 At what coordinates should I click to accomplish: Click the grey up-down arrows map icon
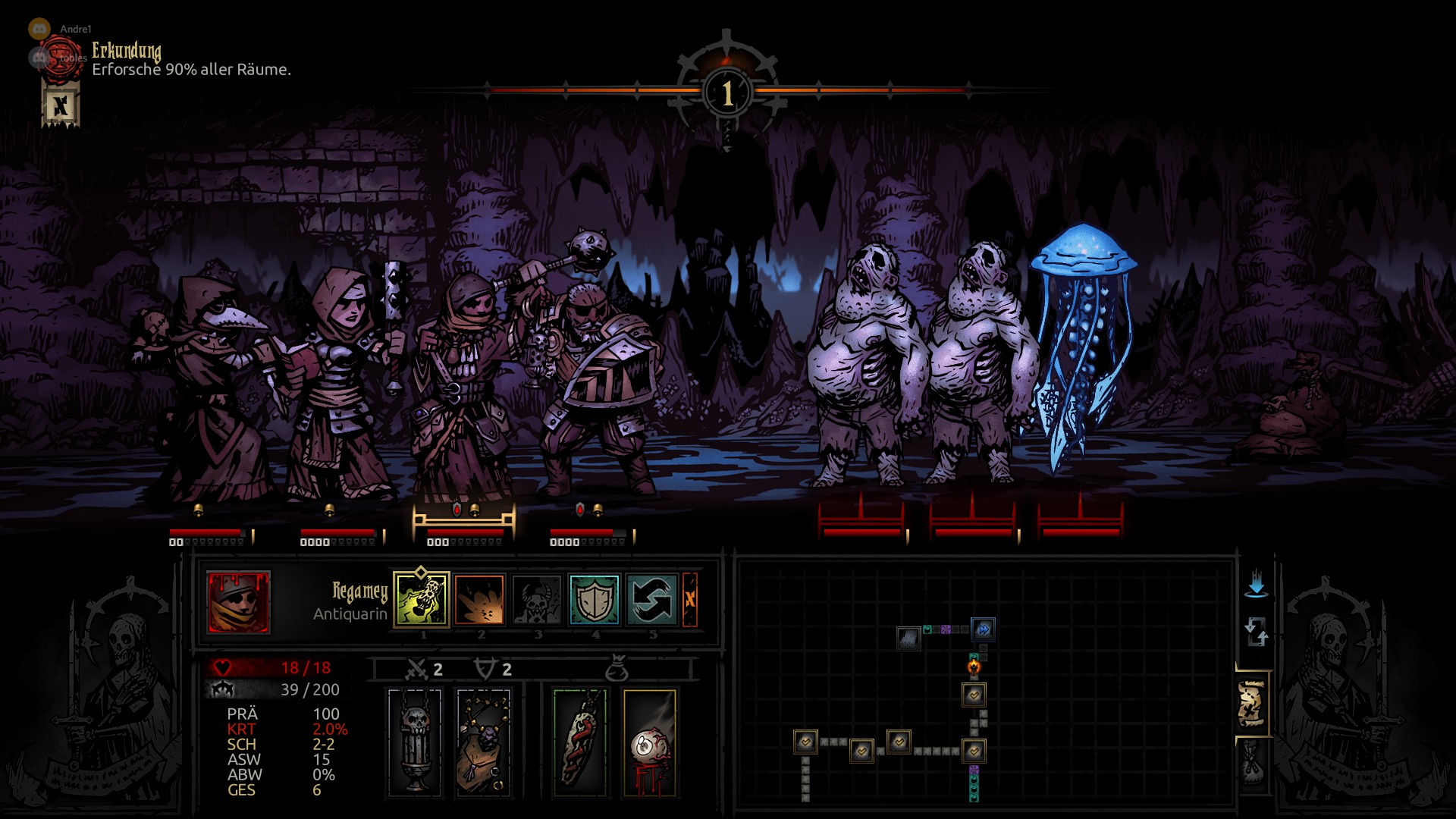[x=1256, y=631]
